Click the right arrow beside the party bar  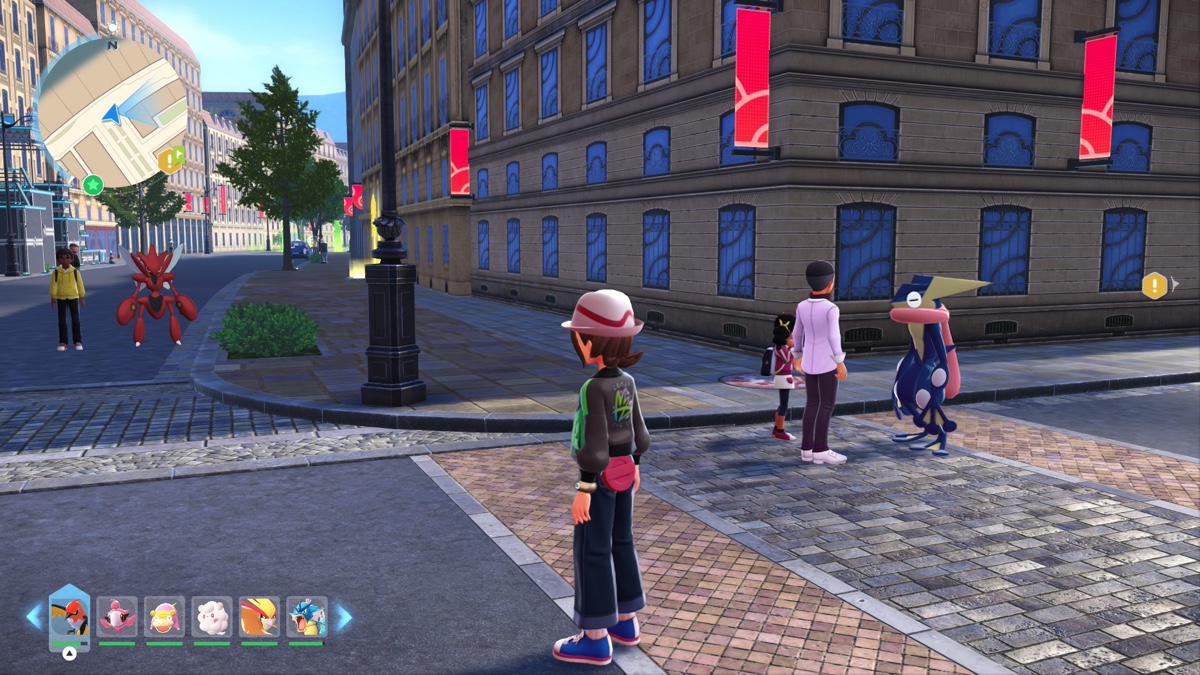pyautogui.click(x=343, y=617)
